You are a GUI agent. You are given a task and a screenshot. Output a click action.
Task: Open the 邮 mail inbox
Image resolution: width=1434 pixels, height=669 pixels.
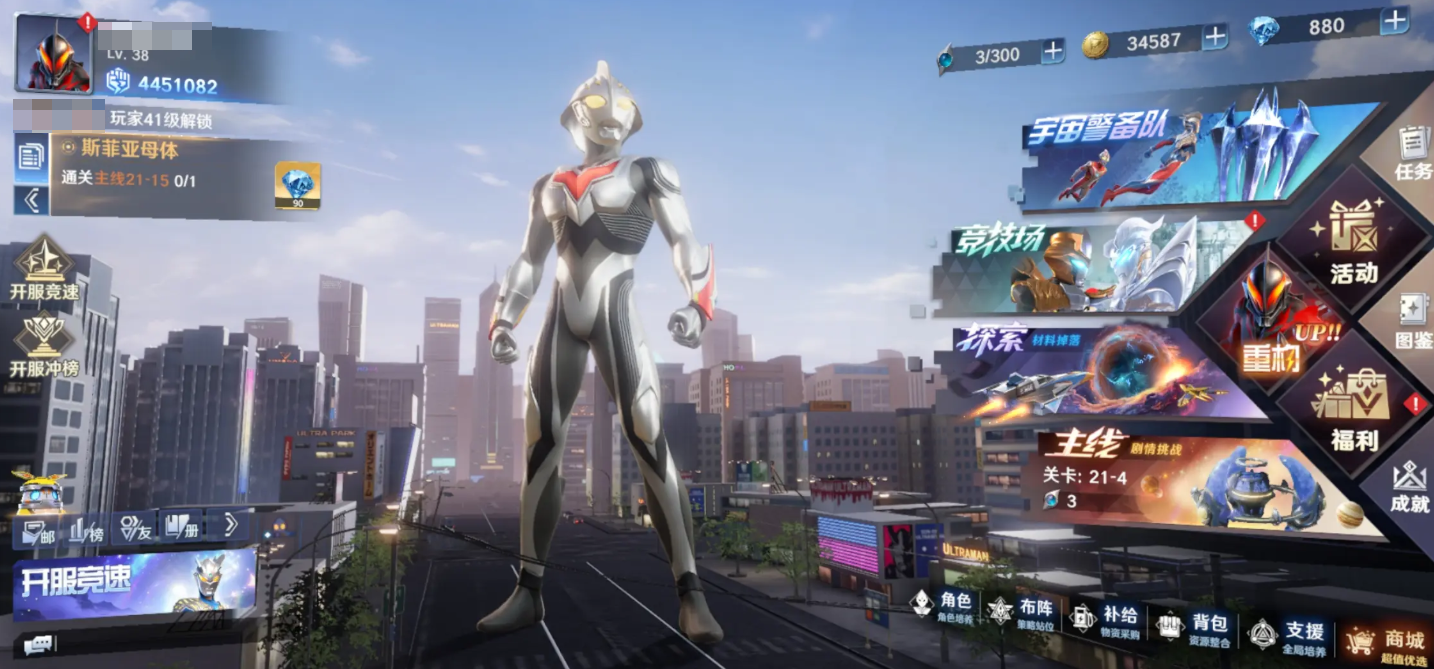pos(38,531)
